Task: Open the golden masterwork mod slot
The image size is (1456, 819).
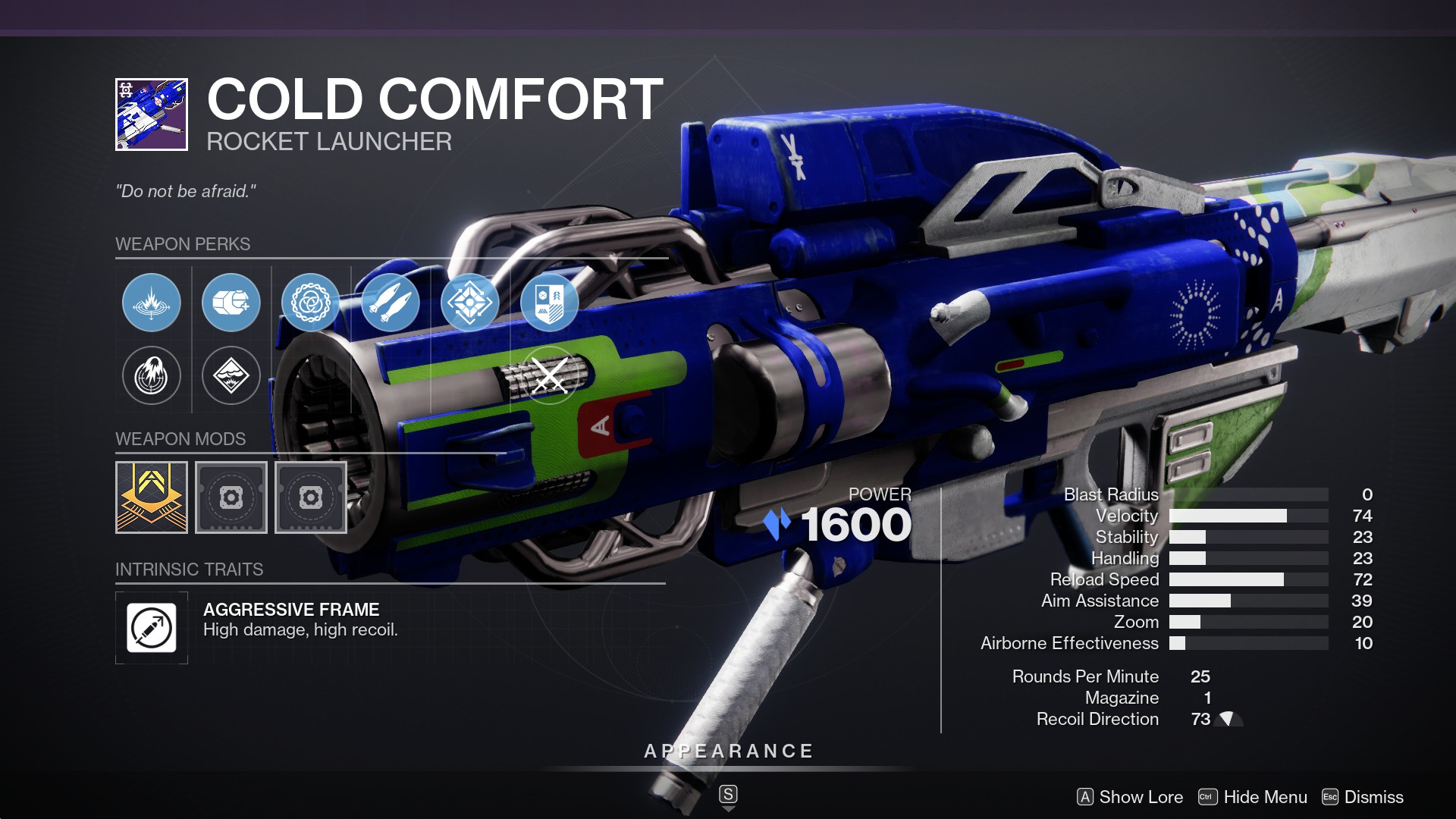Action: 152,497
